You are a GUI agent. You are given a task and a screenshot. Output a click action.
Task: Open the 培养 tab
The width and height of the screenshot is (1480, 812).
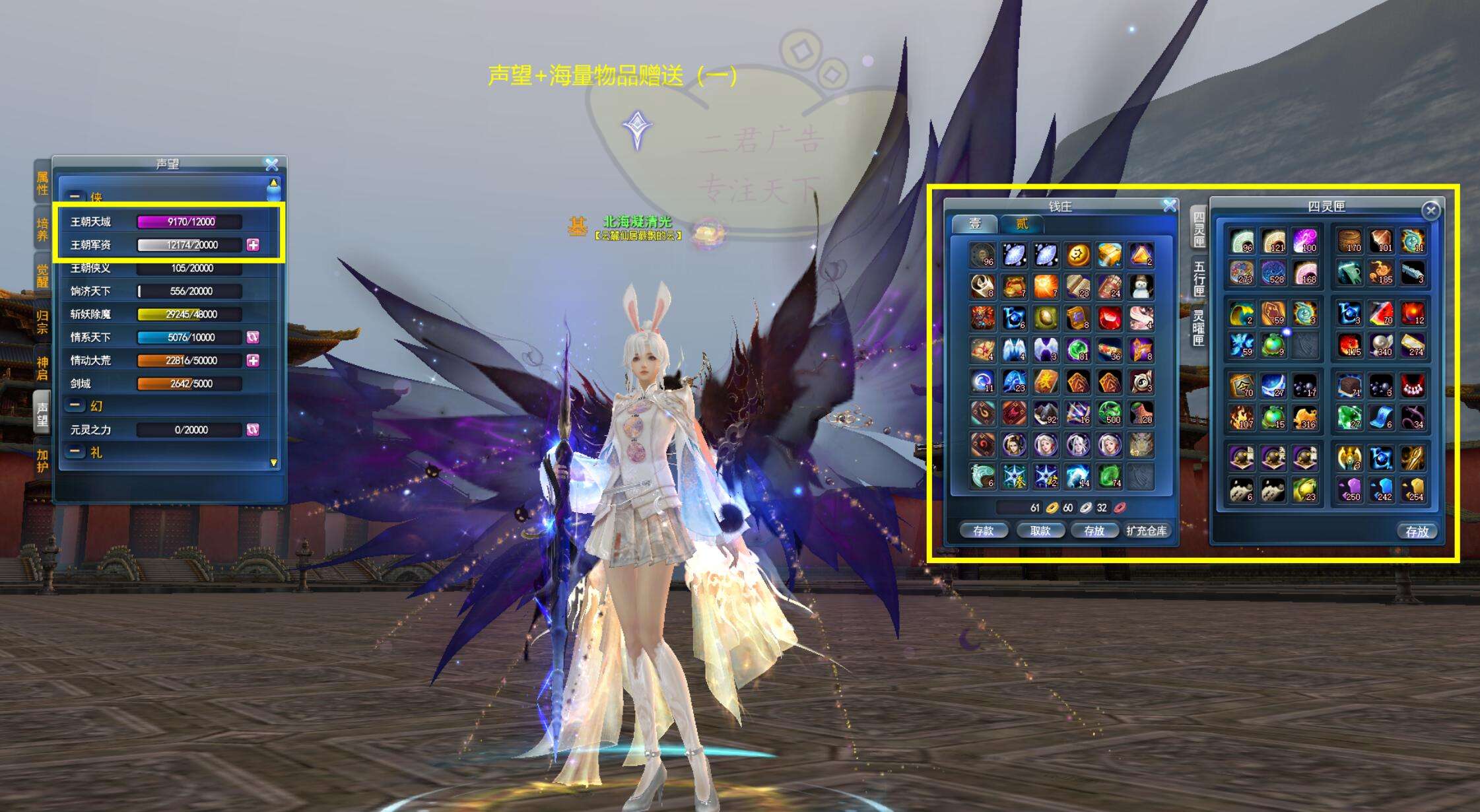coord(42,229)
